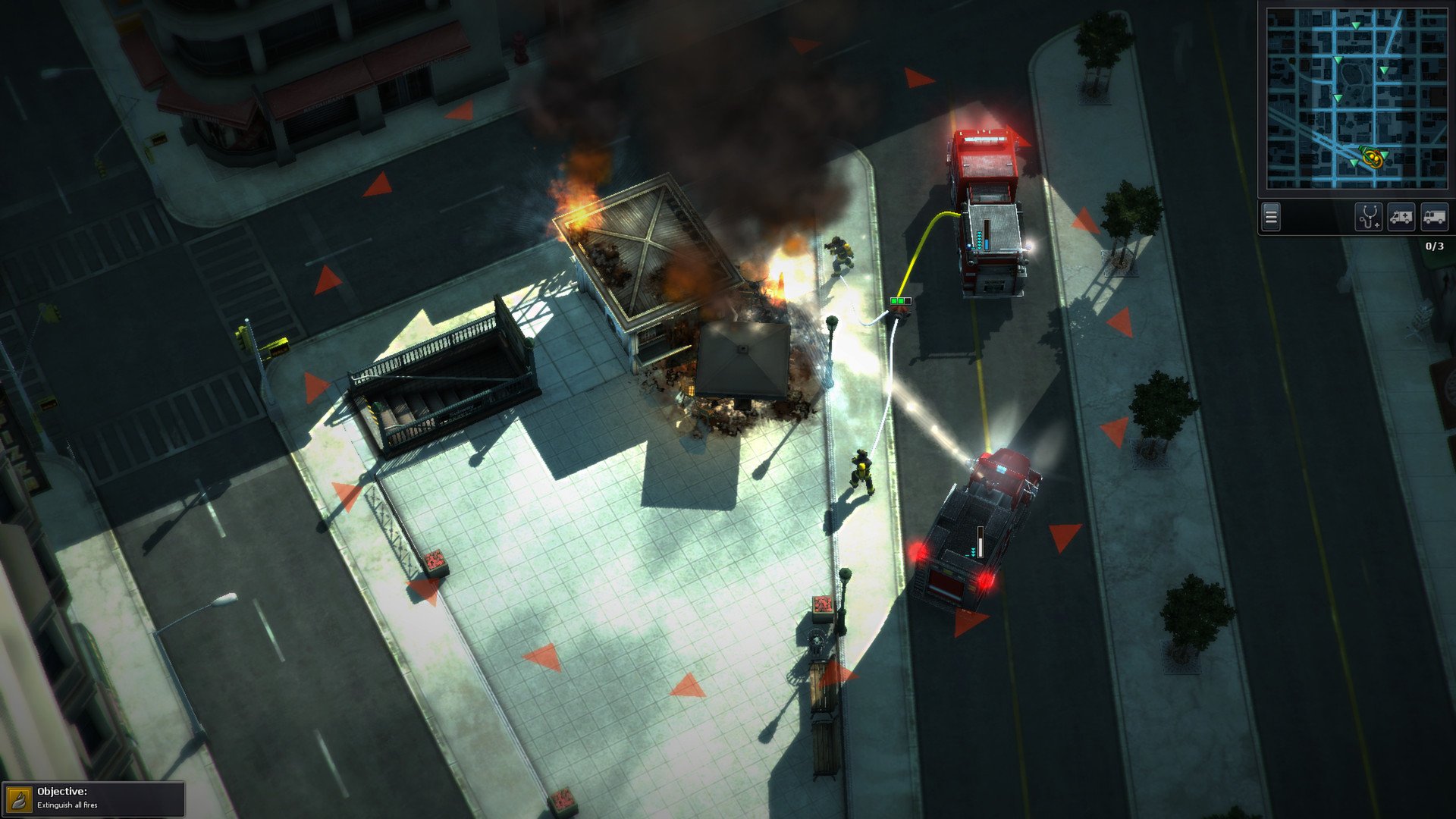This screenshot has height=819, width=1456.
Task: Click the '0/3' counter under the vehicle icons
Action: [1433, 247]
